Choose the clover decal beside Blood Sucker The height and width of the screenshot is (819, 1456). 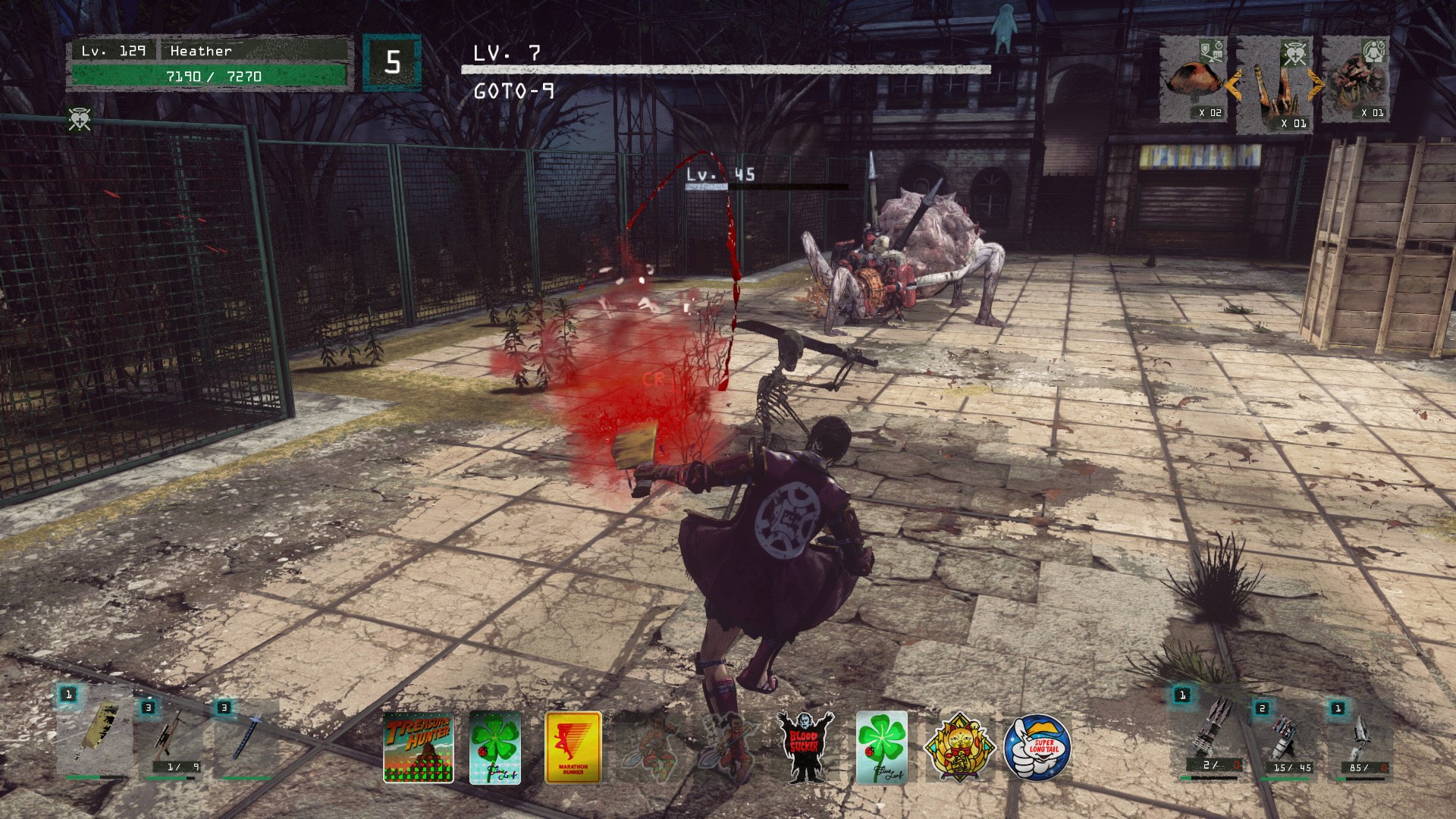(881, 747)
